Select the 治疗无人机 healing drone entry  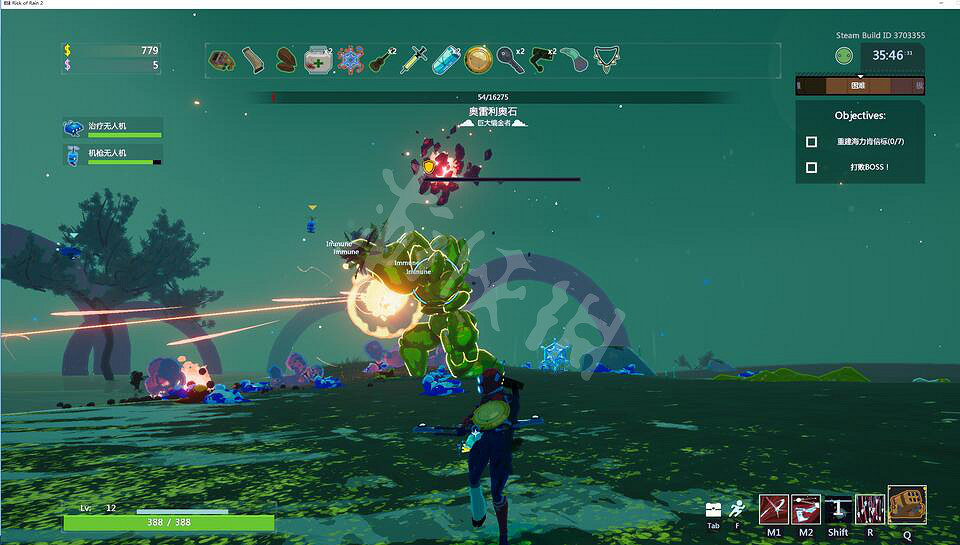click(x=111, y=128)
